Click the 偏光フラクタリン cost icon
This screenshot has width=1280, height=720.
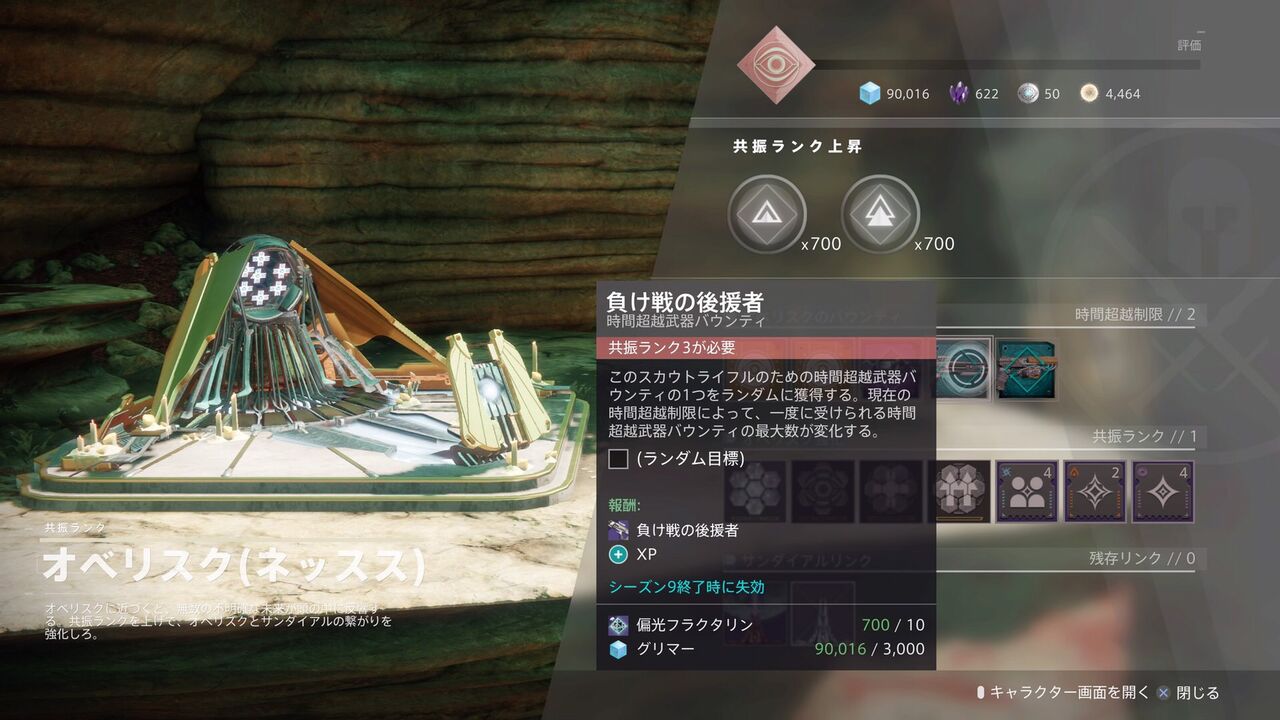click(616, 624)
